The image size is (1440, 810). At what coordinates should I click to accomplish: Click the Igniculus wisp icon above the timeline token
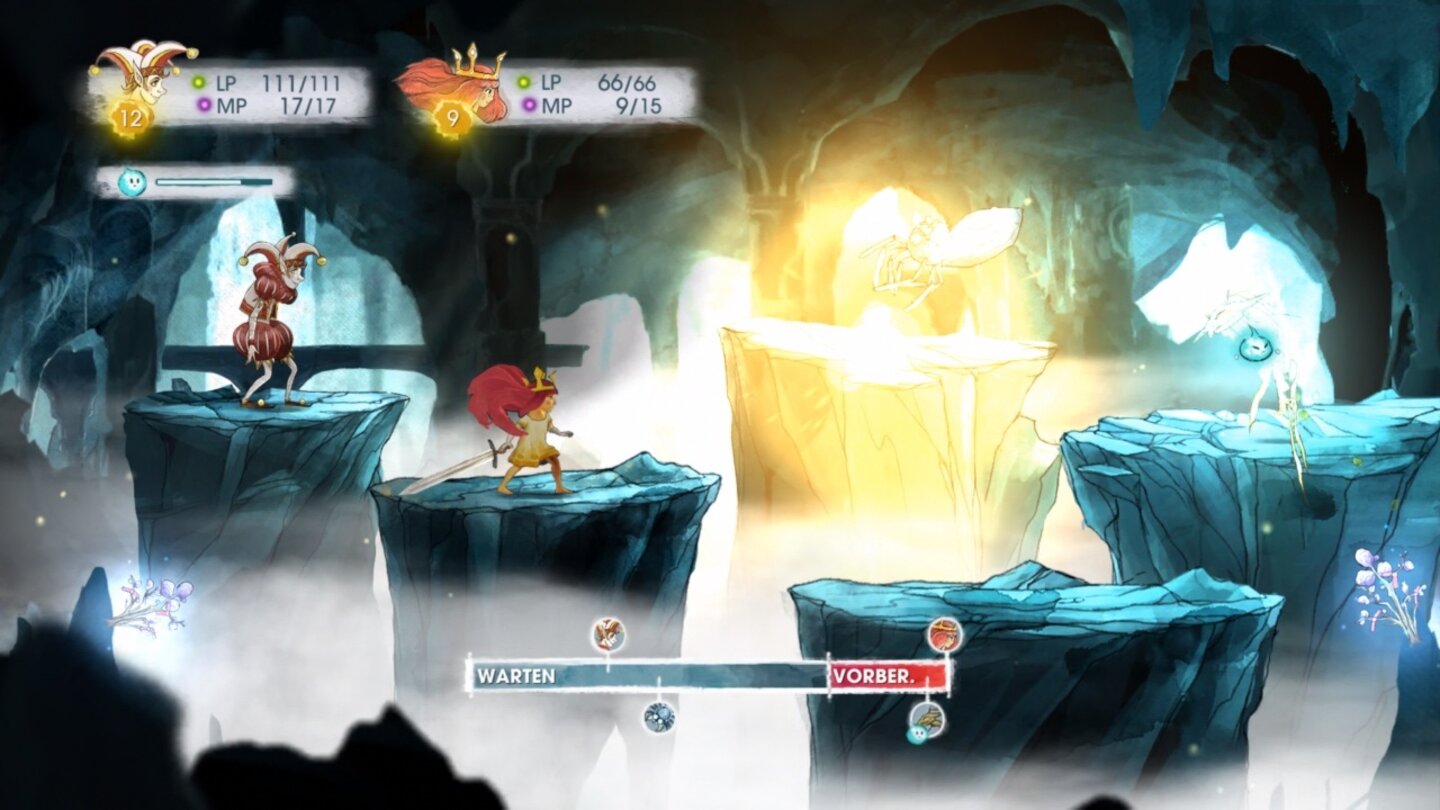point(917,736)
